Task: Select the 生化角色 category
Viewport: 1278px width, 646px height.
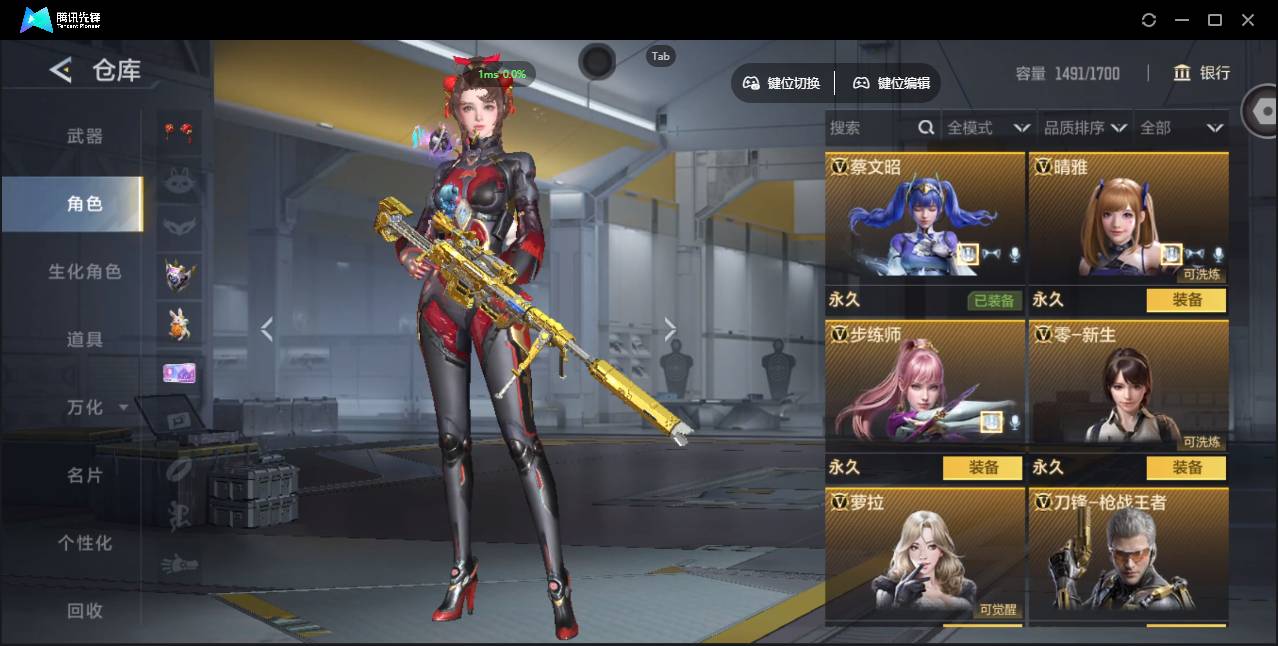Action: point(85,272)
